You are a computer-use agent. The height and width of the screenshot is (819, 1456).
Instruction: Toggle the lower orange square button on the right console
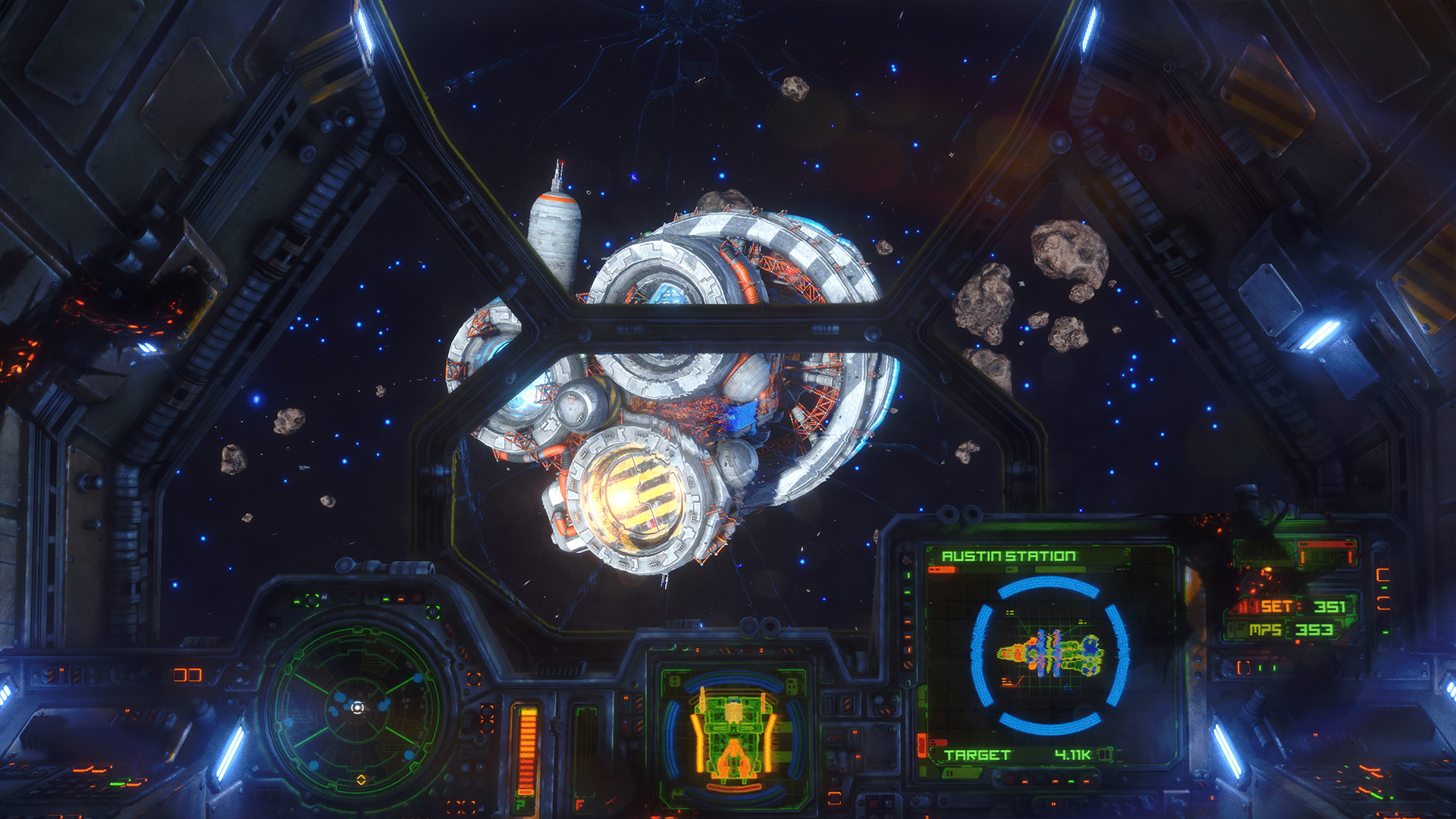(x=1383, y=603)
